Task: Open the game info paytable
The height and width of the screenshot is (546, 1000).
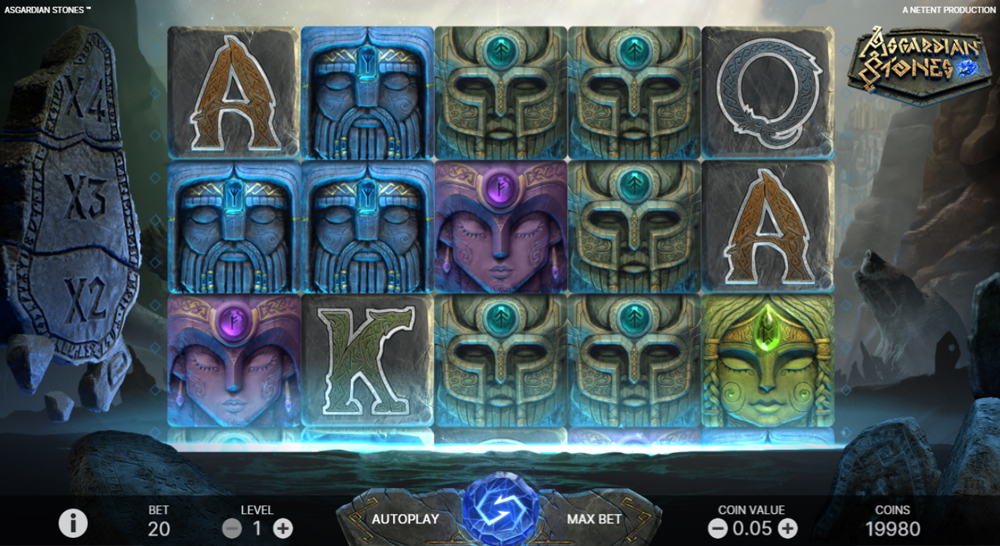Action: click(72, 522)
